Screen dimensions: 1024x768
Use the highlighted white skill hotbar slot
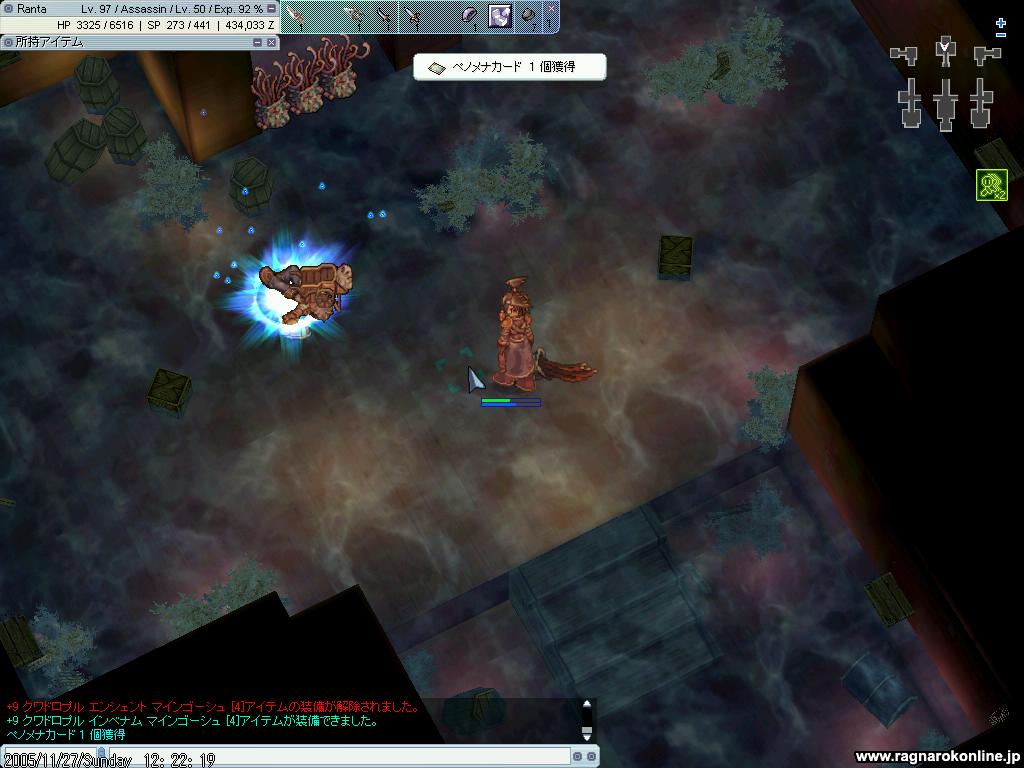click(x=499, y=16)
